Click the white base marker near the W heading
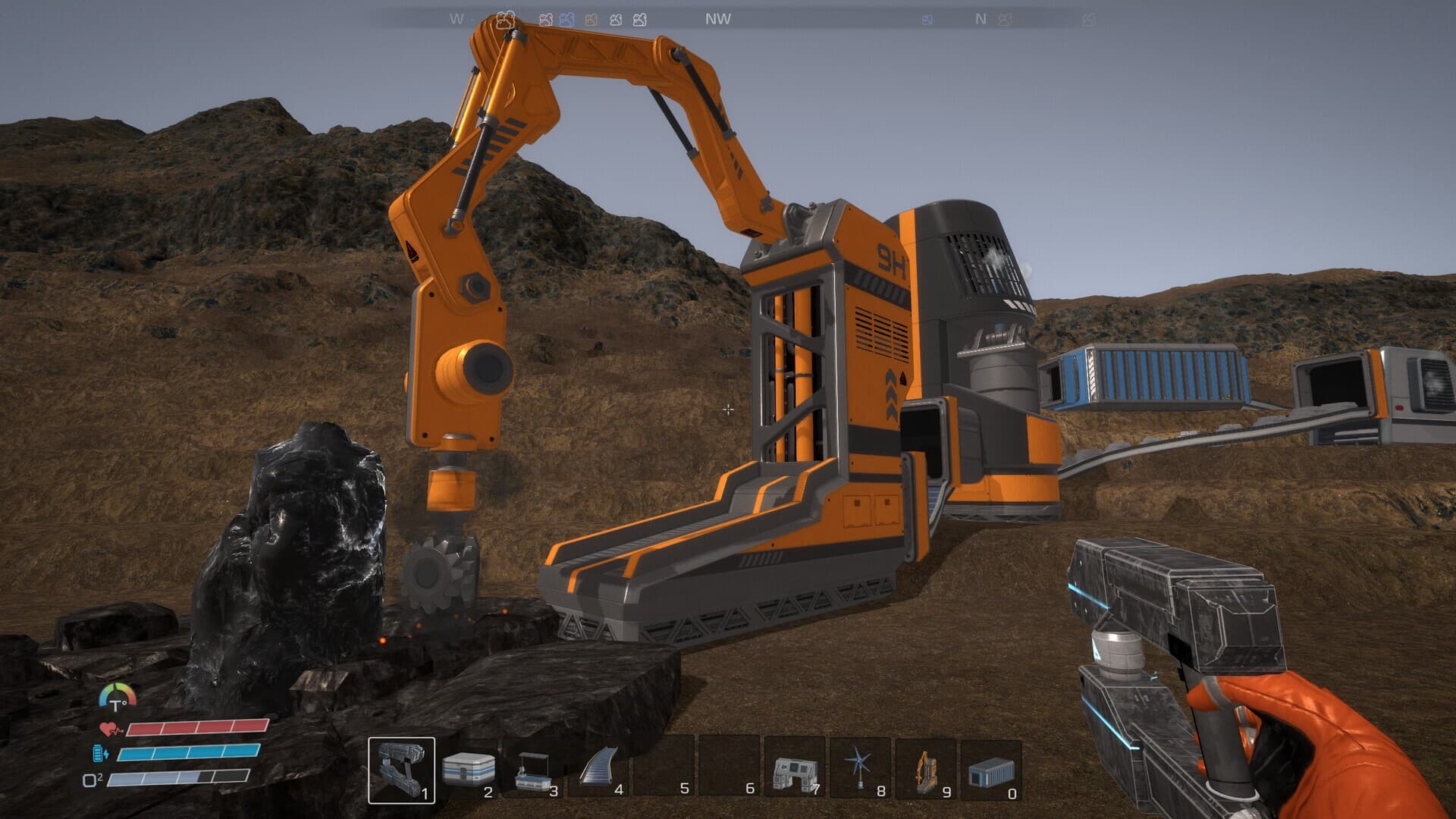Image resolution: width=1456 pixels, height=819 pixels. coord(507,20)
